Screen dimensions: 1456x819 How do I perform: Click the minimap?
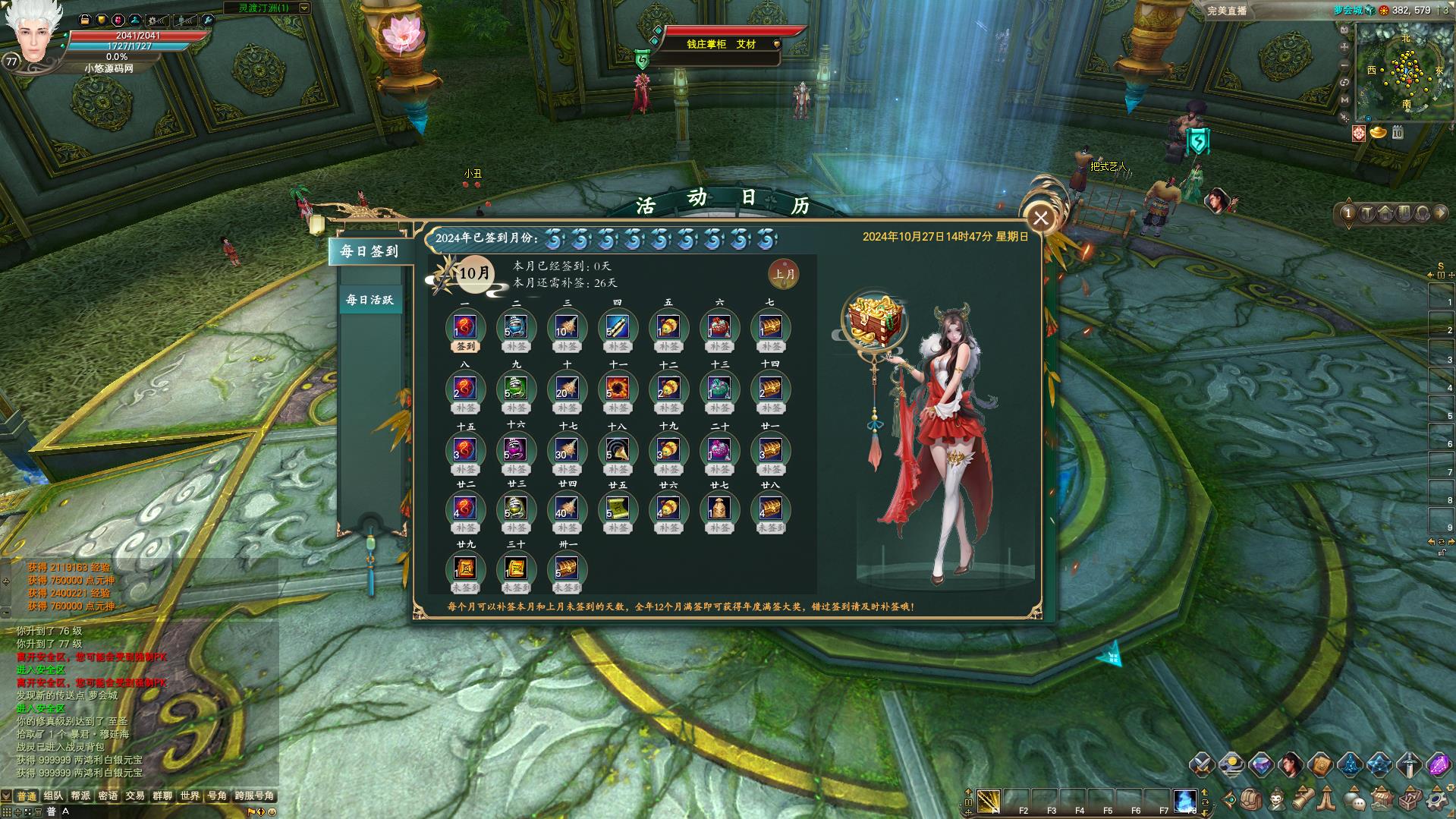1406,72
